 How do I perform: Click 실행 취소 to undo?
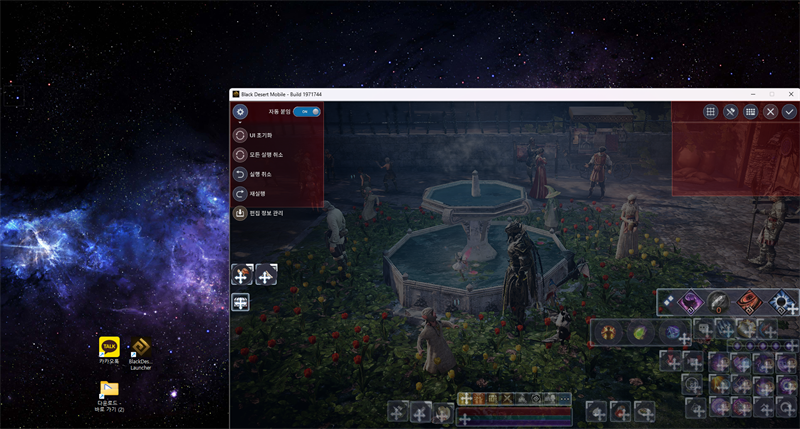pos(240,174)
